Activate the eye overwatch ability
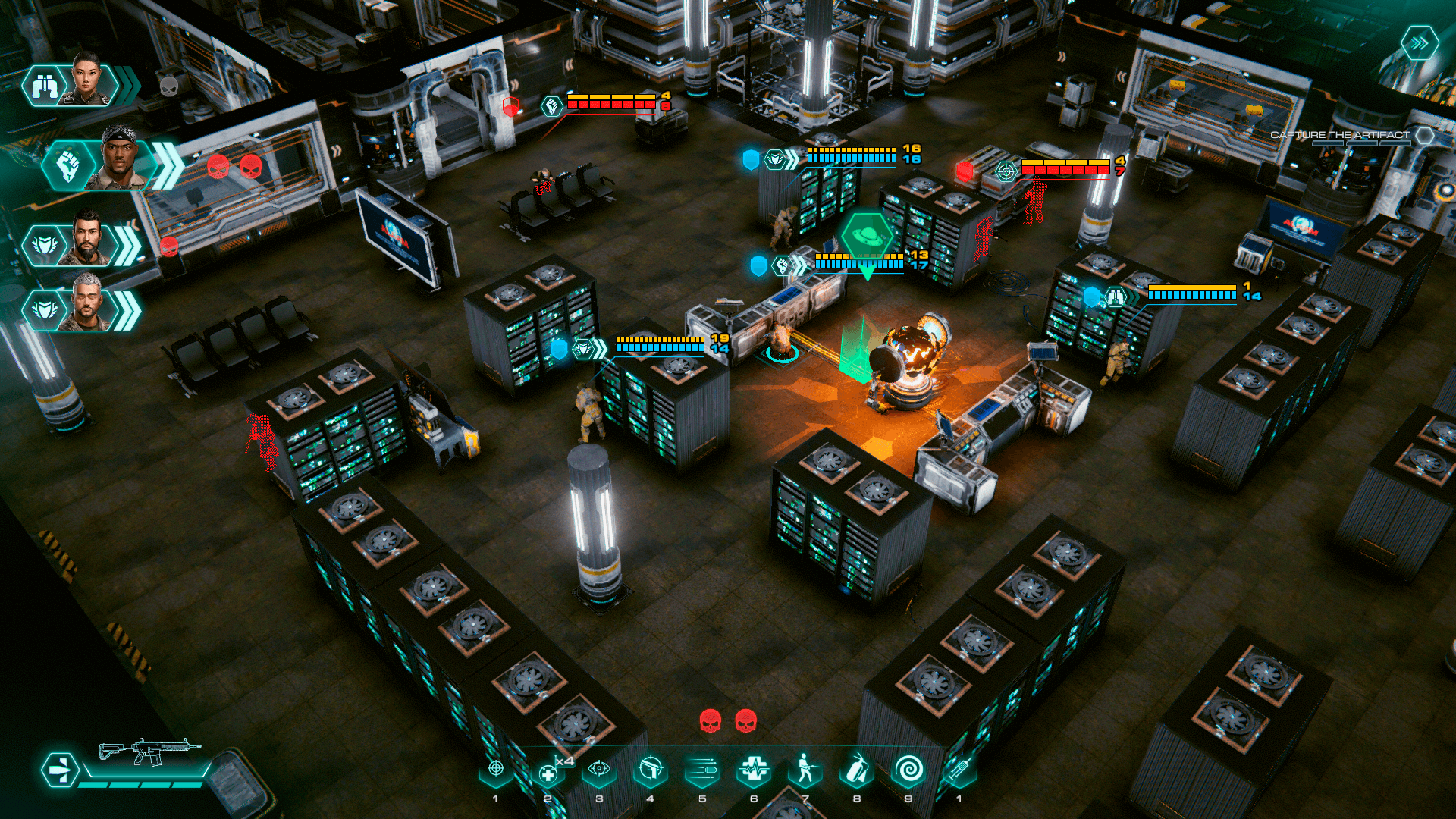This screenshot has width=1456, height=819. (599, 770)
